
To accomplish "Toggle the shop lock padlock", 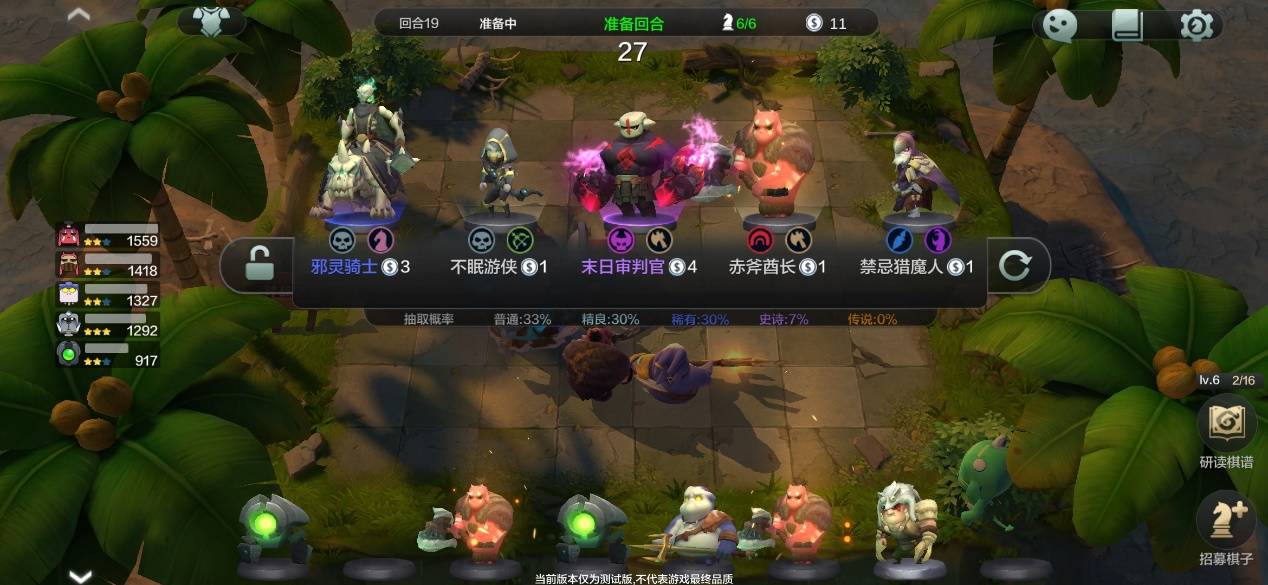I will [x=257, y=265].
